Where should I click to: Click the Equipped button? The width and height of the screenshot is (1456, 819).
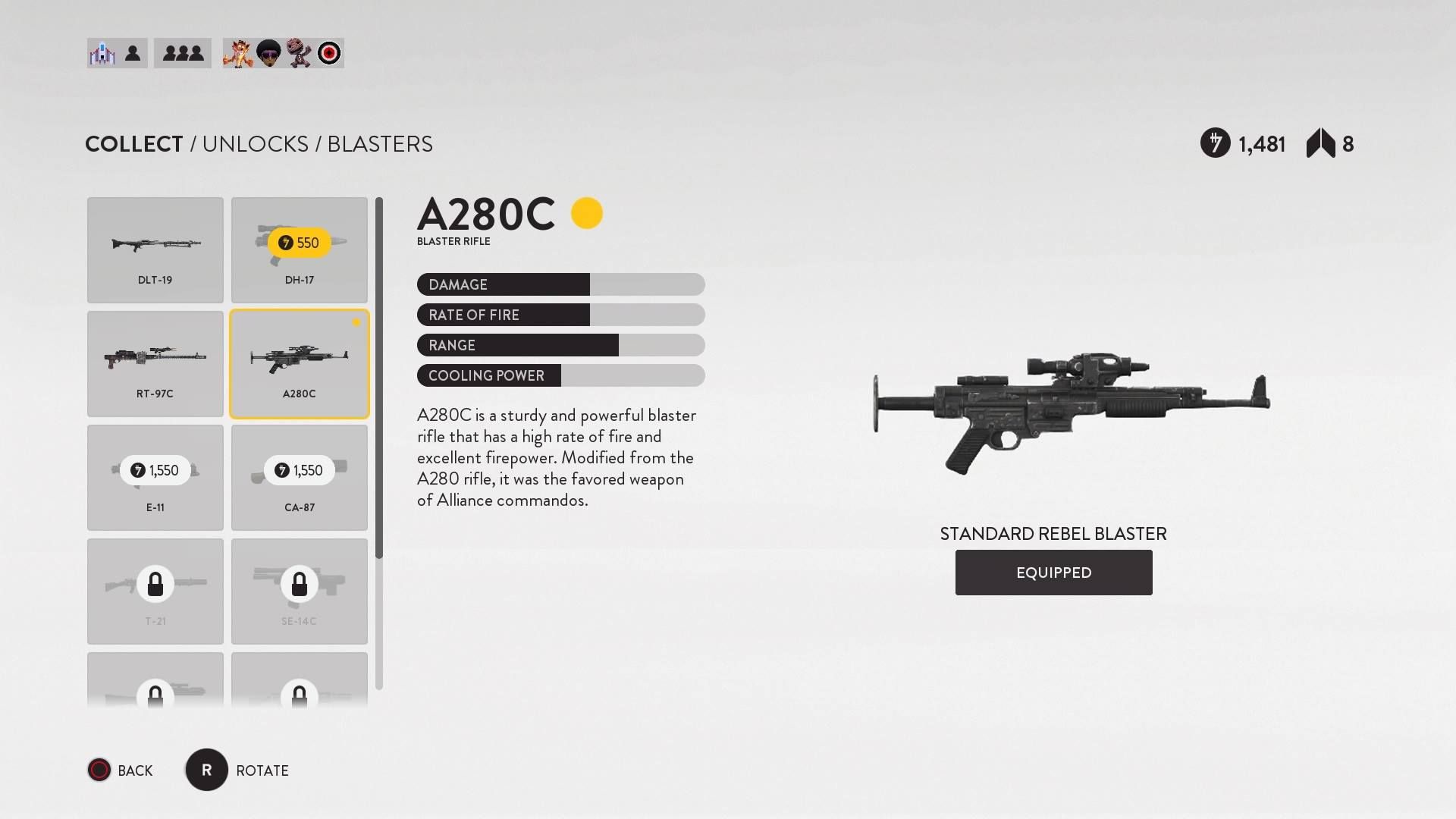[1053, 573]
